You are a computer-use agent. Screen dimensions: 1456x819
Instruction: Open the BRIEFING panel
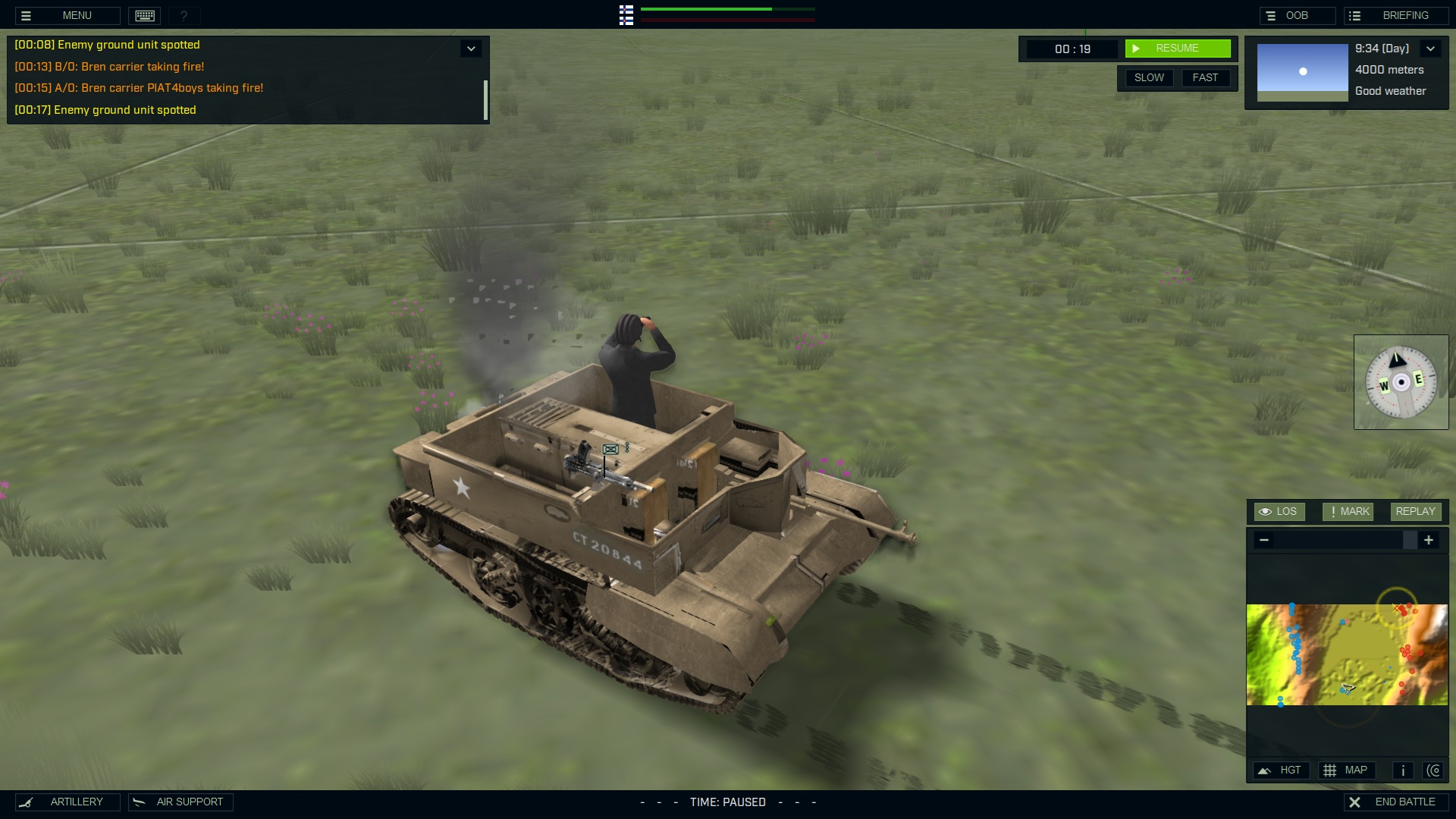[x=1395, y=14]
